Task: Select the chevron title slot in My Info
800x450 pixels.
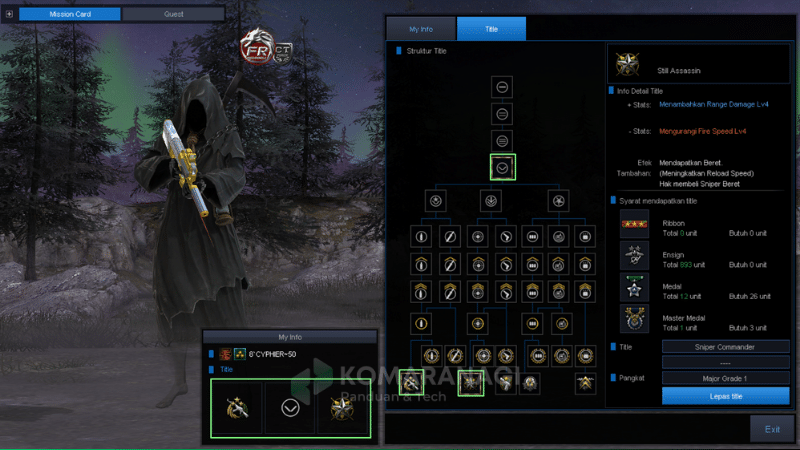Action: point(291,409)
